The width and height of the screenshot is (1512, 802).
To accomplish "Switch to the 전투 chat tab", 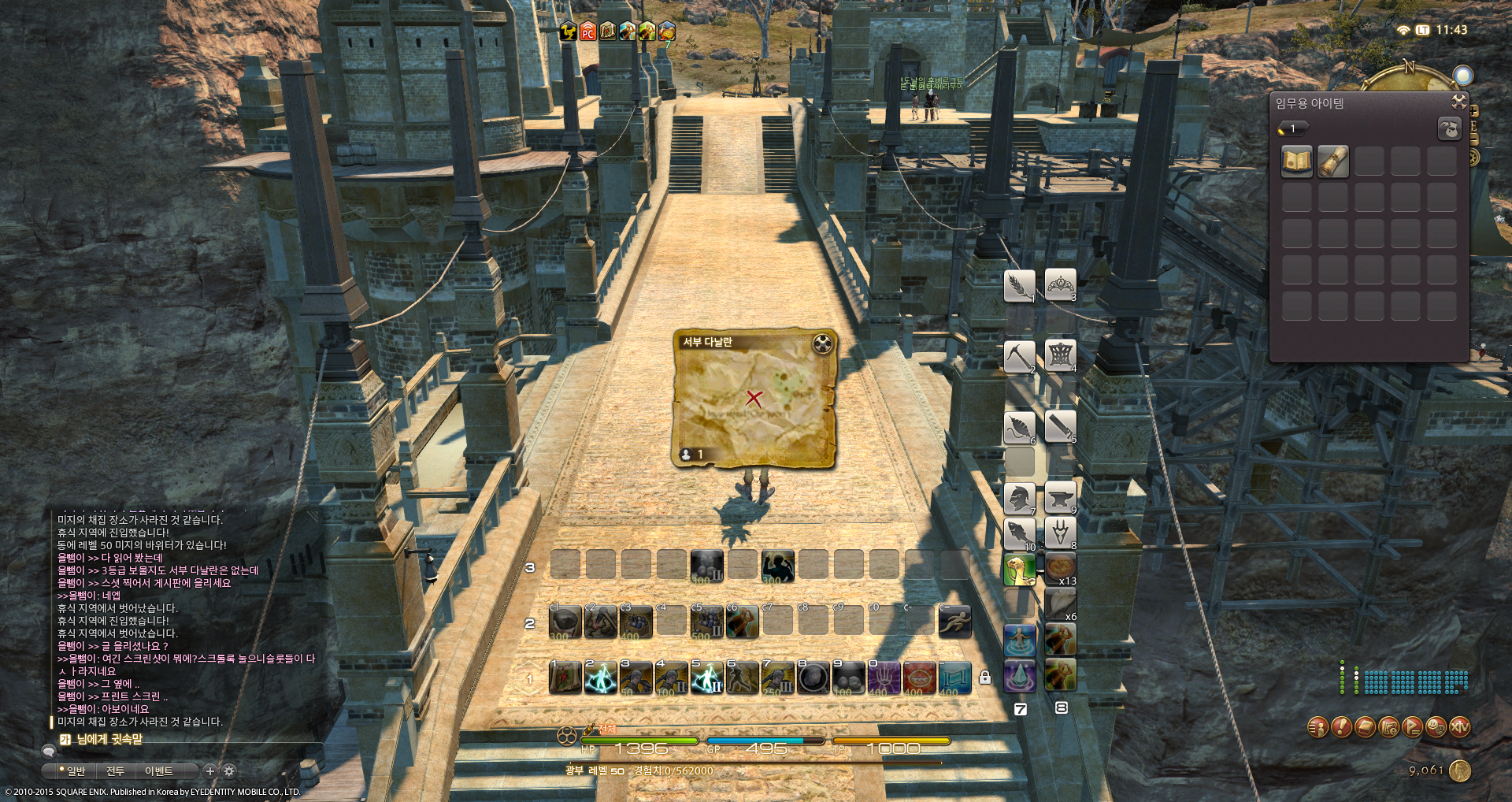I will [115, 770].
